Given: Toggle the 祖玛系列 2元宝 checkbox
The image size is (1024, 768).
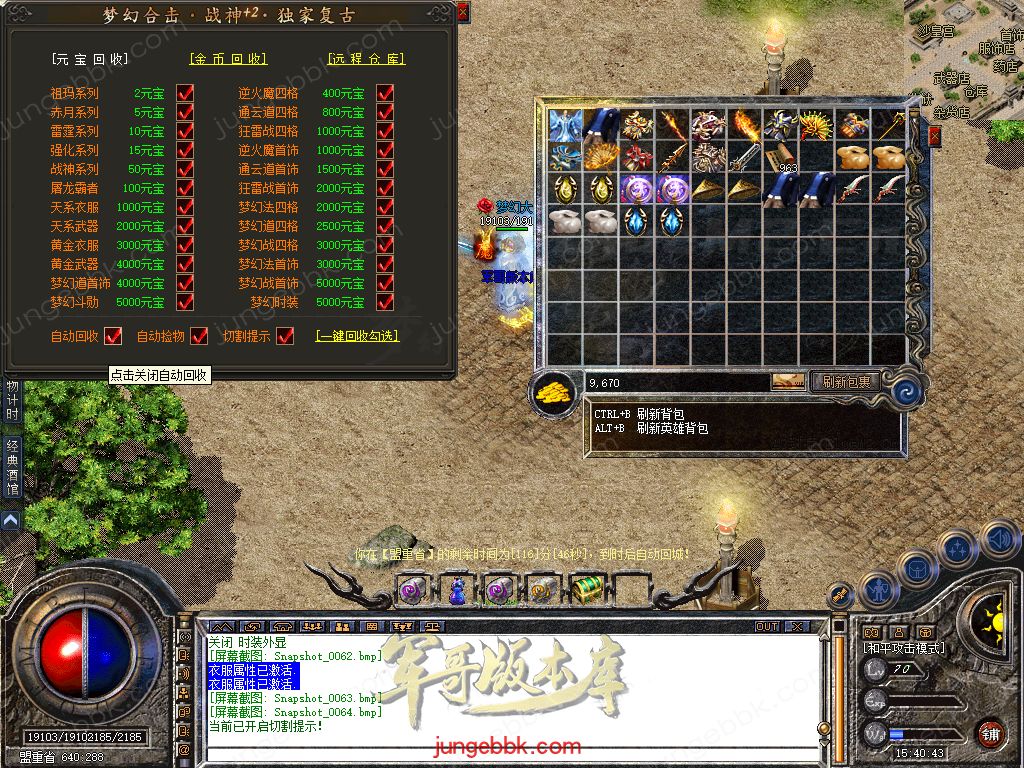Looking at the screenshot, I should point(185,93).
